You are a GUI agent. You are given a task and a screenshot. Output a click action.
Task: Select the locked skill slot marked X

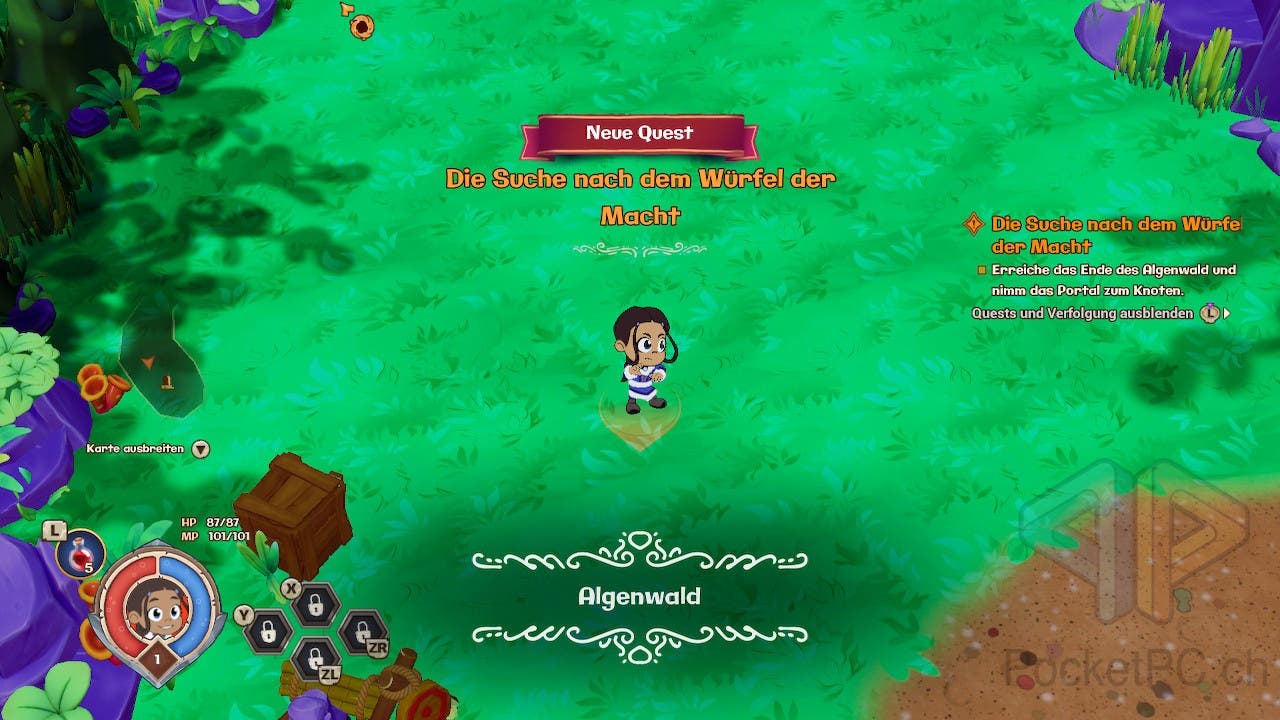coord(315,604)
